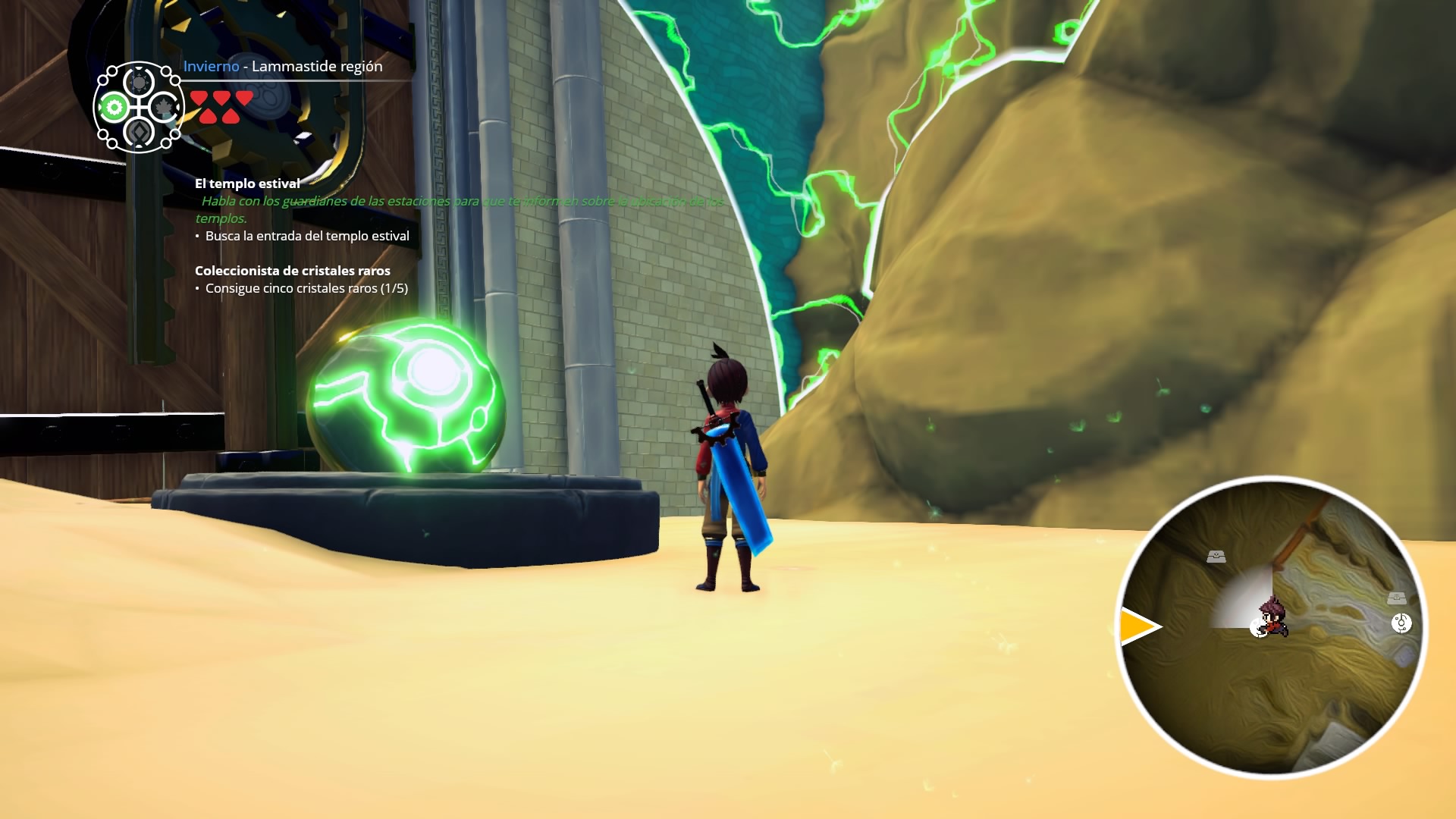Click the player character icon on the minimap
Viewport: 1456px width, 819px height.
coord(1273,617)
